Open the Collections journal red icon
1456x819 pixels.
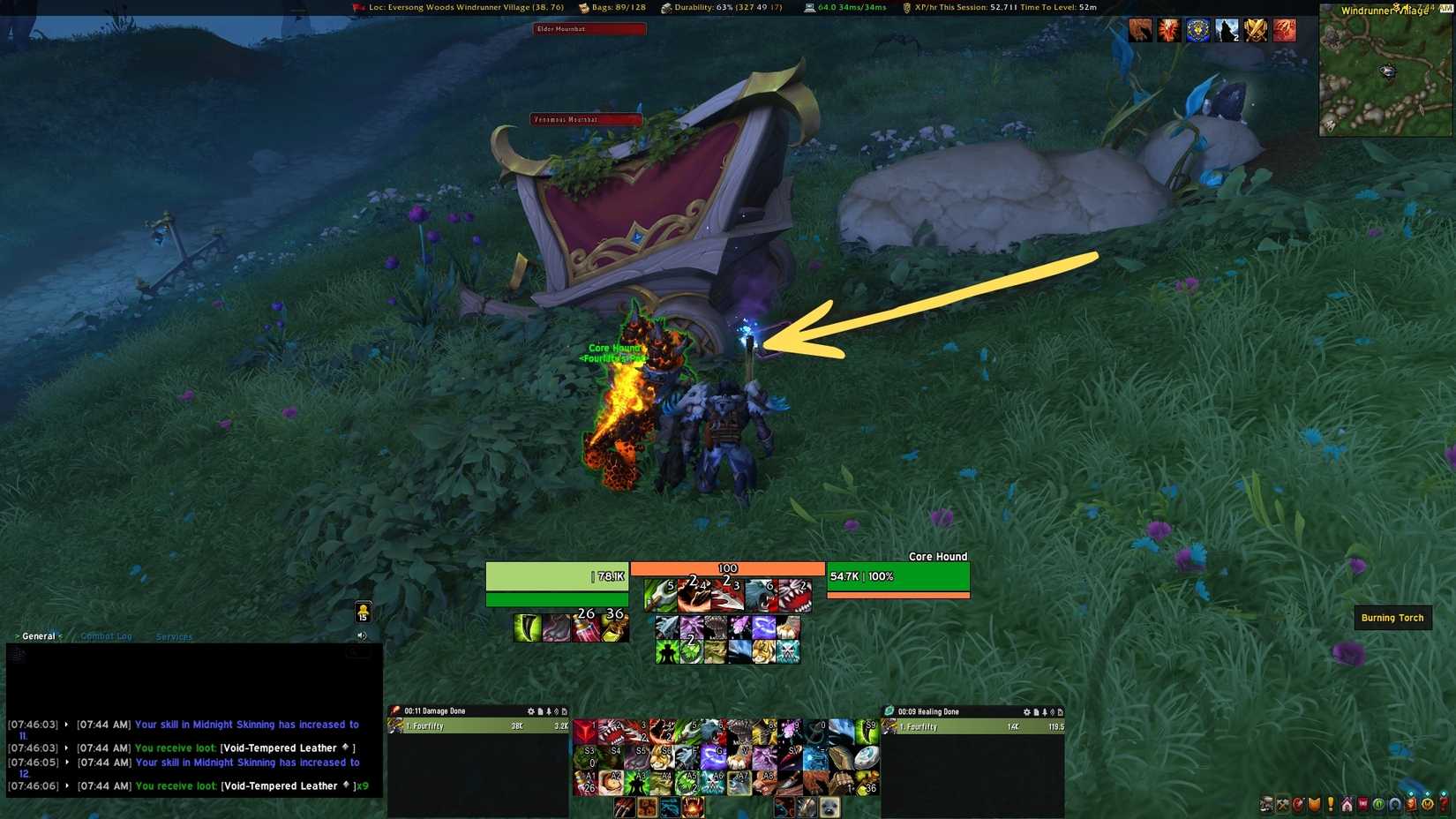pyautogui.click(x=1363, y=805)
